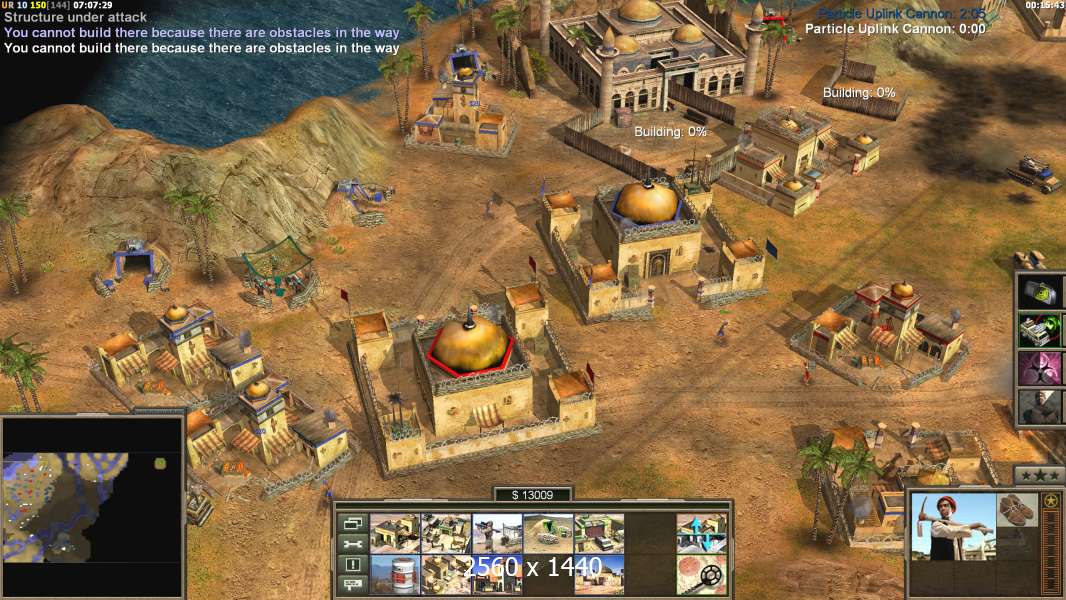Select the Supply Stash build icon

pyautogui.click(x=395, y=533)
